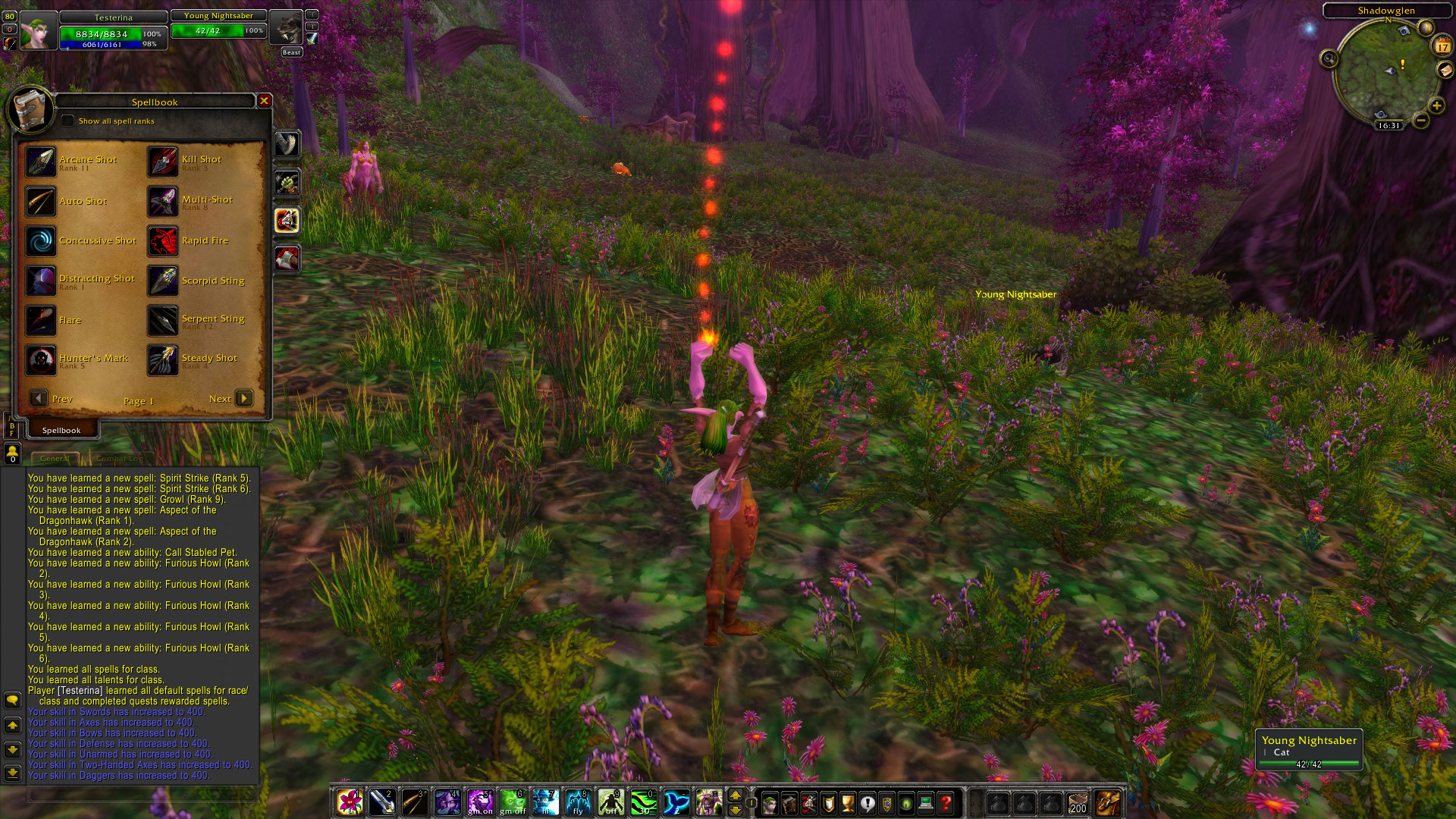This screenshot has width=1456, height=819.
Task: Switch action bar page with up arrow
Action: coord(736,795)
